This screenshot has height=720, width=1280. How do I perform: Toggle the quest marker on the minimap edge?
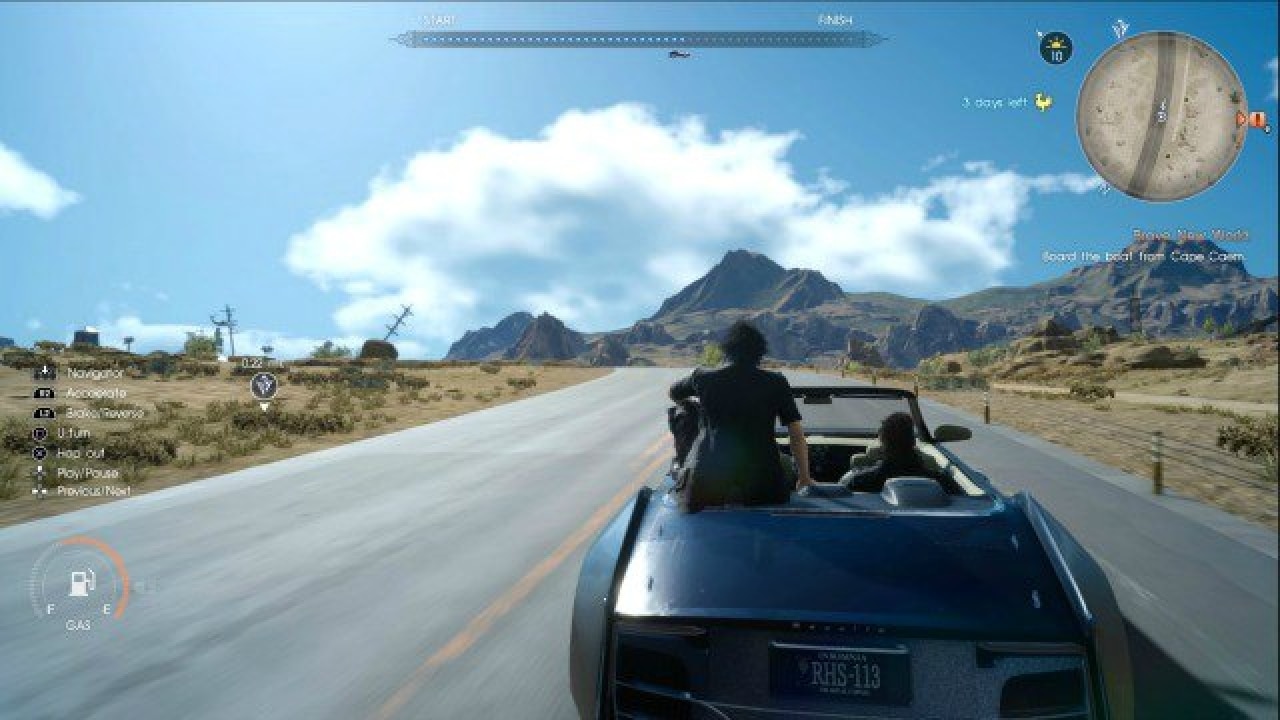1253,120
